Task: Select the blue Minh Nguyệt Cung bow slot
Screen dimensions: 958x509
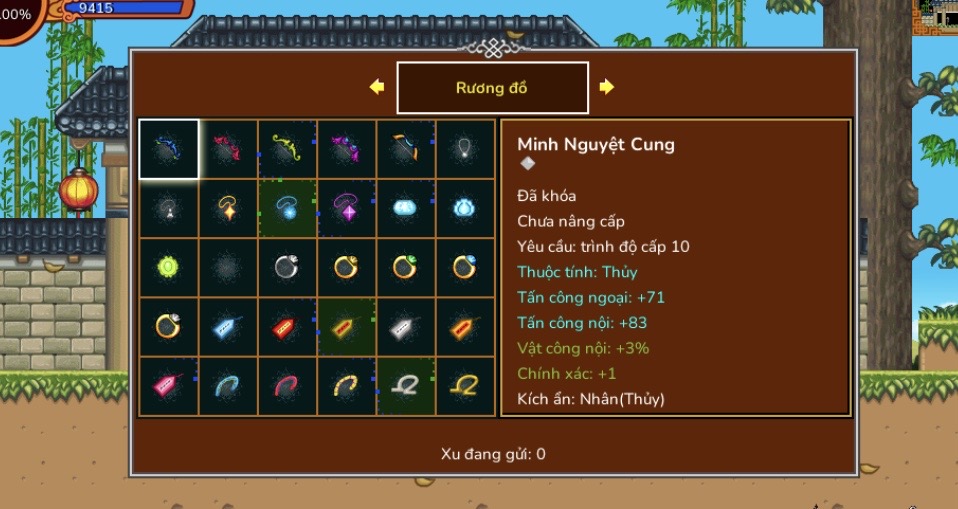Action: [168, 149]
